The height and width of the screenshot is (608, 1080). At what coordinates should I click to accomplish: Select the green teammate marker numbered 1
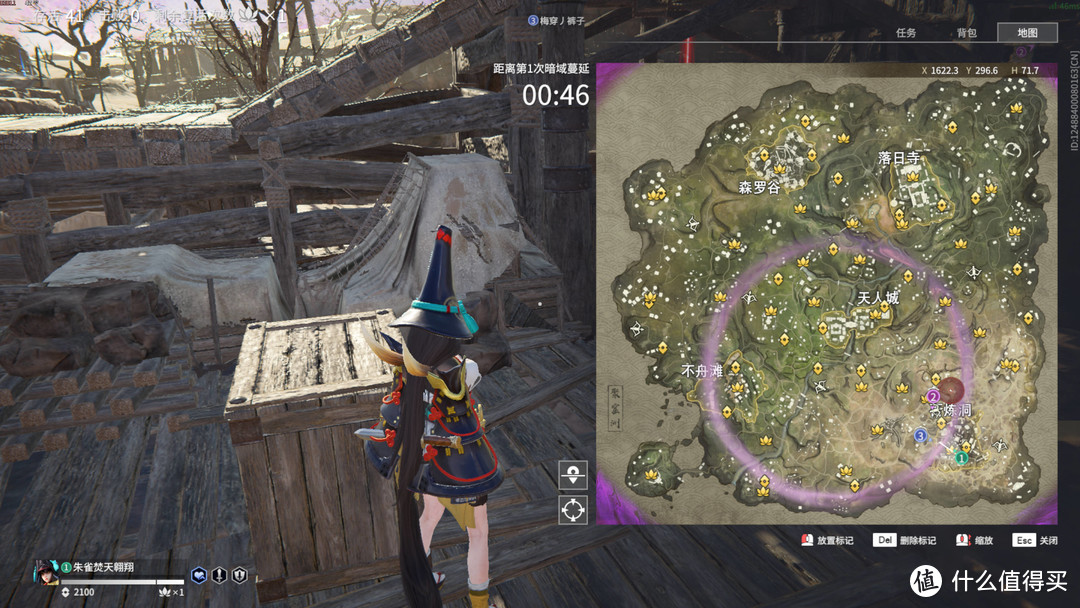point(961,457)
